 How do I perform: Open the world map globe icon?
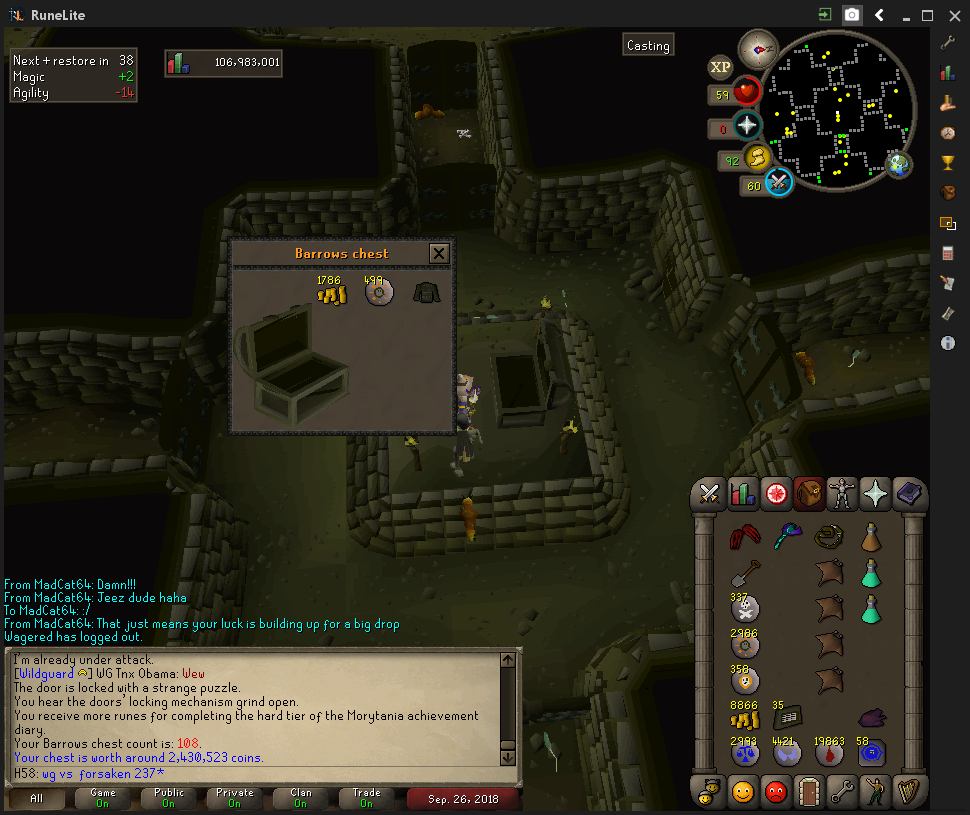point(899,165)
